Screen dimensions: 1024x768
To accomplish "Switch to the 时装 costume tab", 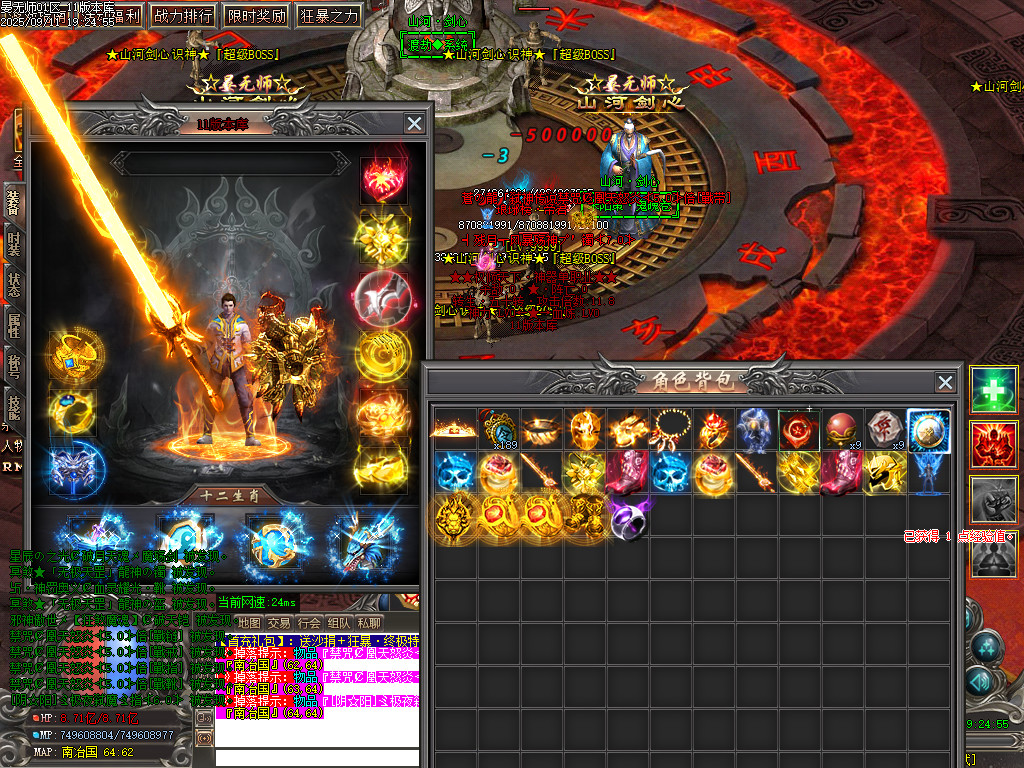I will coord(15,243).
